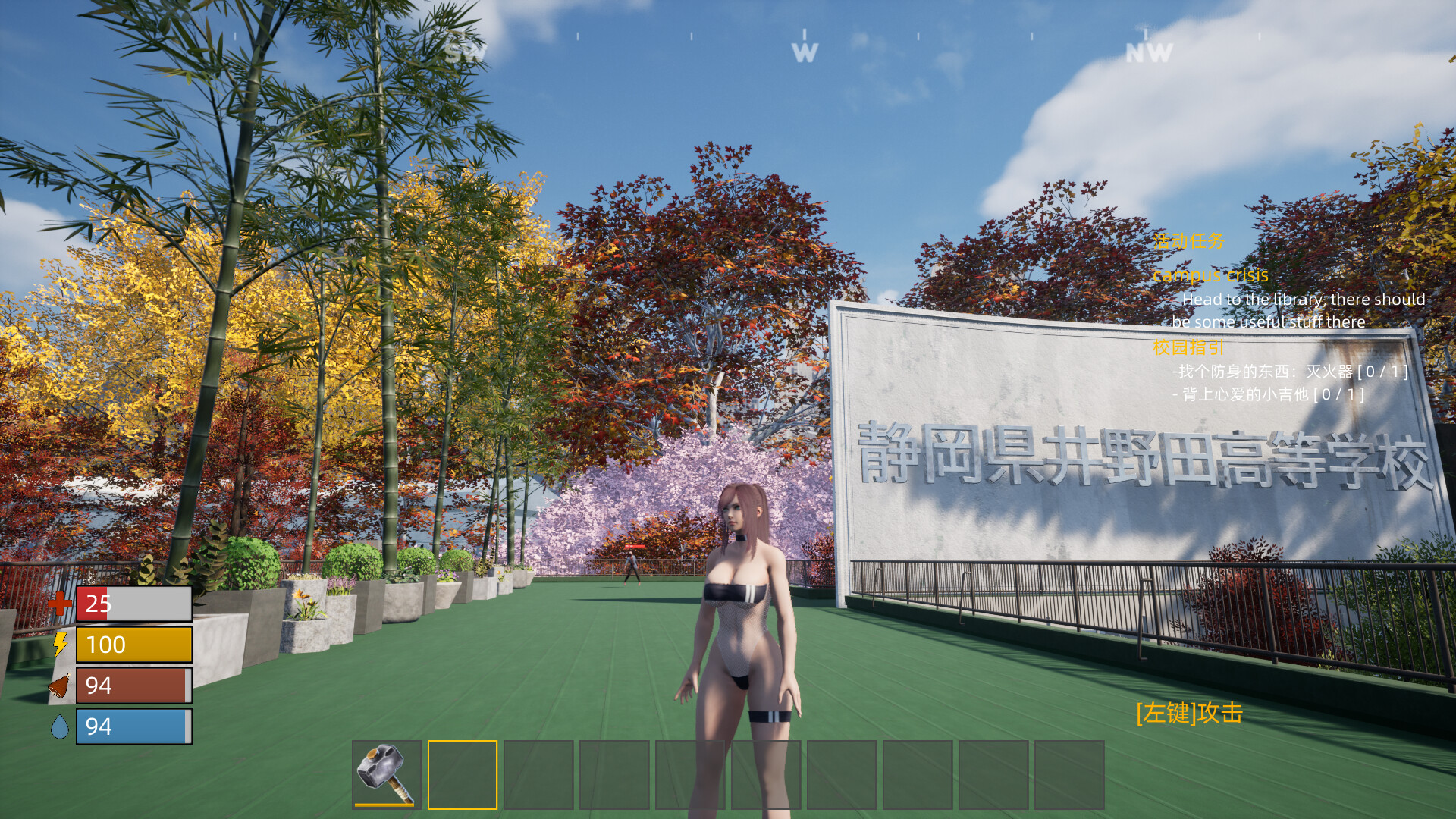The width and height of the screenshot is (1456, 819).
Task: Click the red health cross icon
Action: coord(61,604)
